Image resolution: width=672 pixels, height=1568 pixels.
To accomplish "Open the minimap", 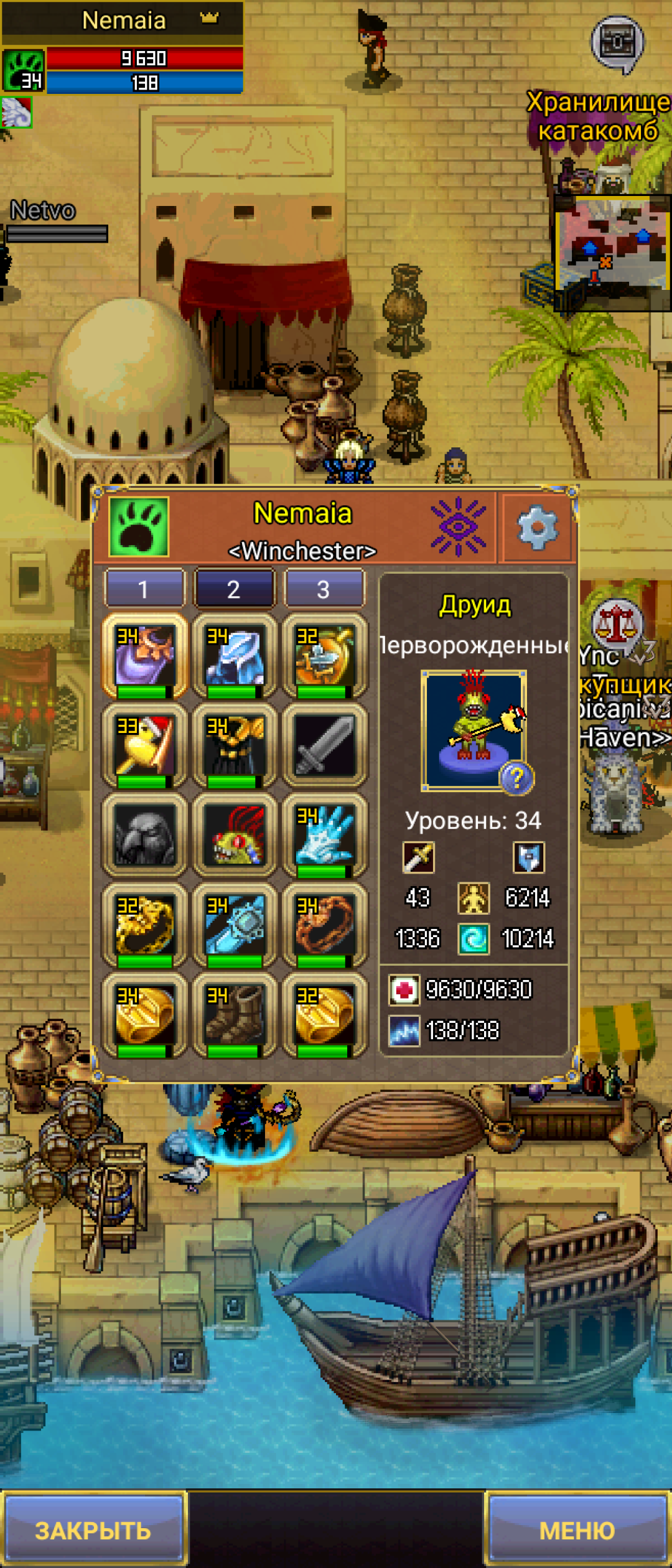I will tap(612, 252).
